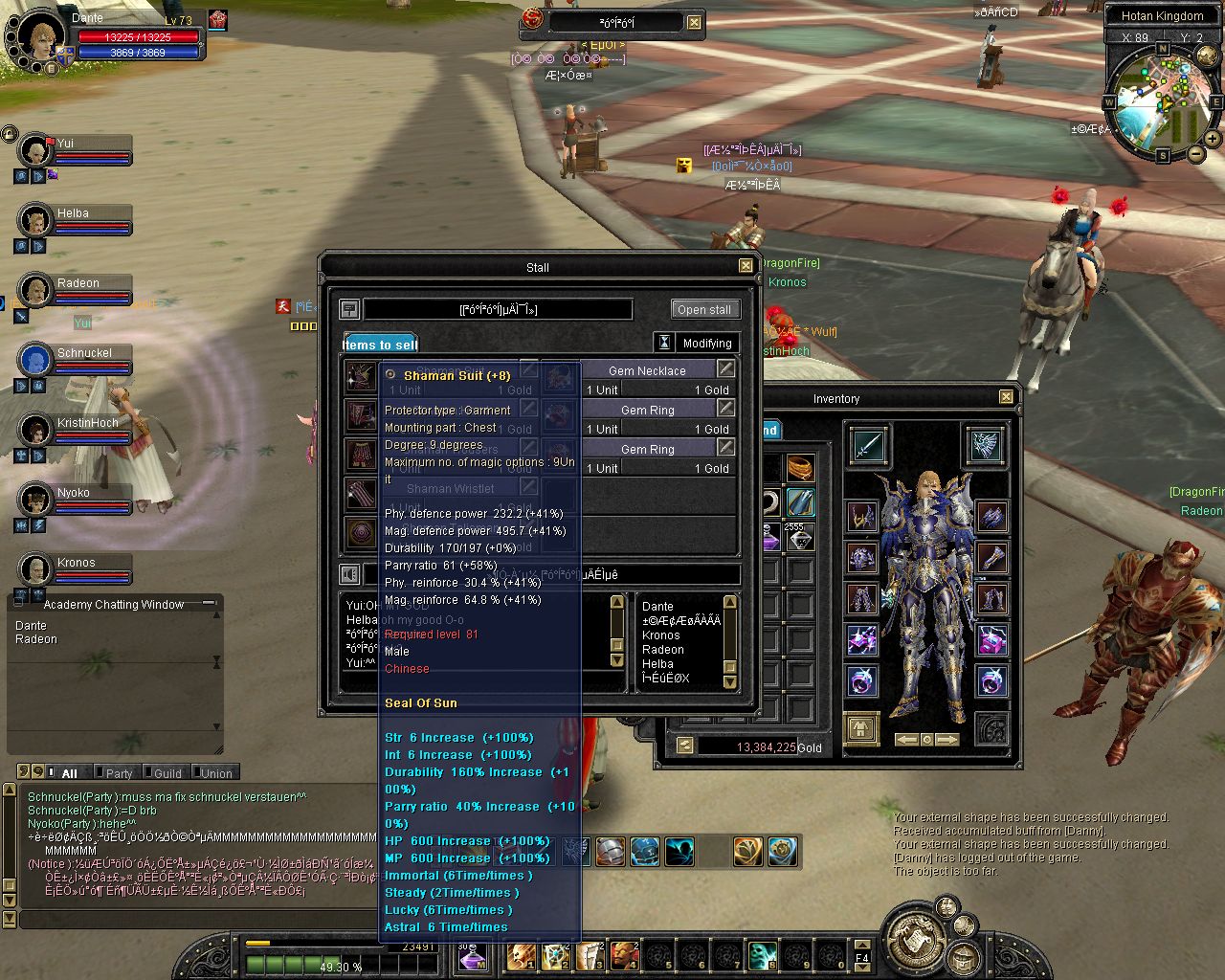Close the Stall window

746,267
